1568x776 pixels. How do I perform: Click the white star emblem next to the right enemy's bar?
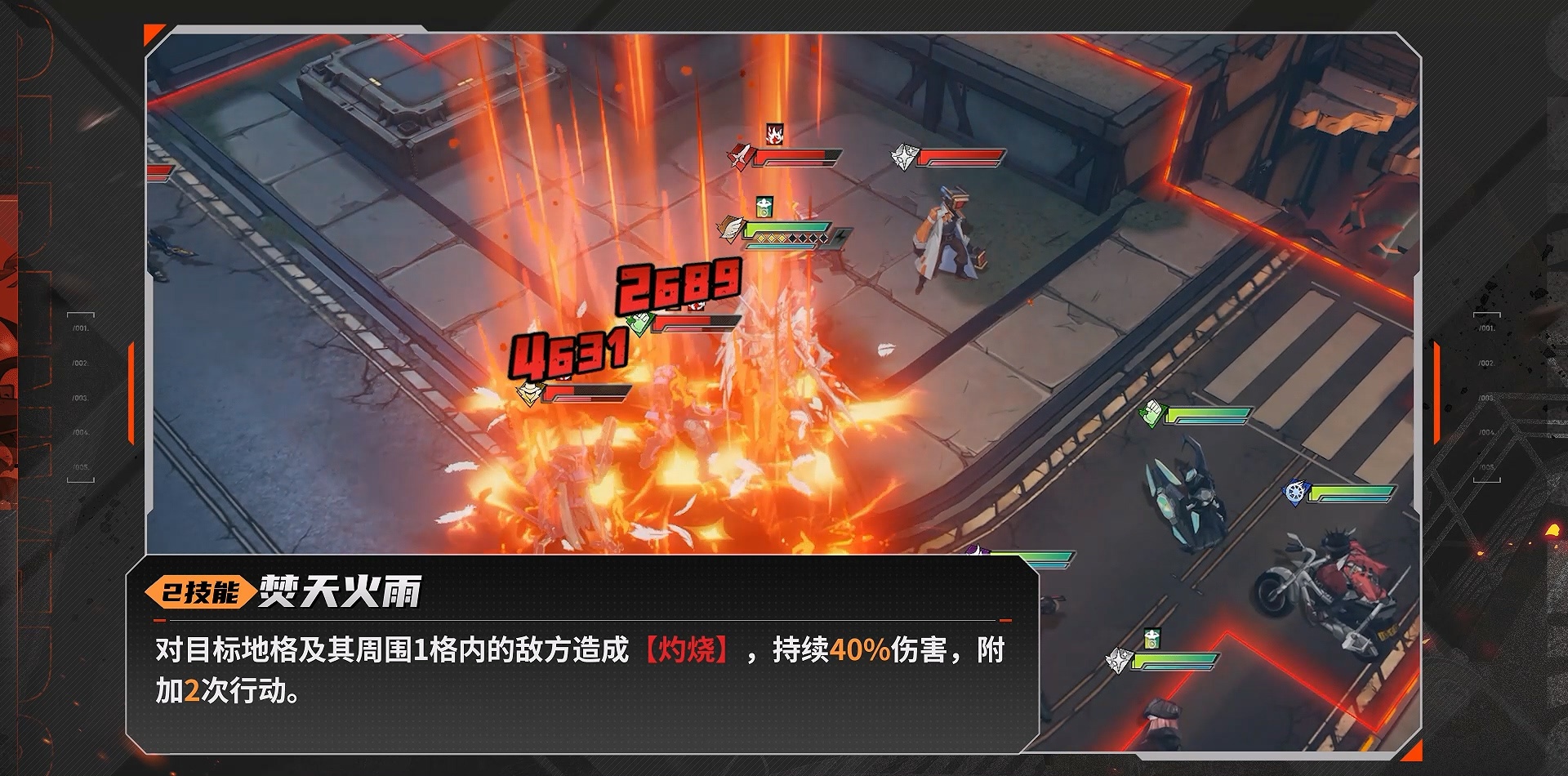(904, 157)
